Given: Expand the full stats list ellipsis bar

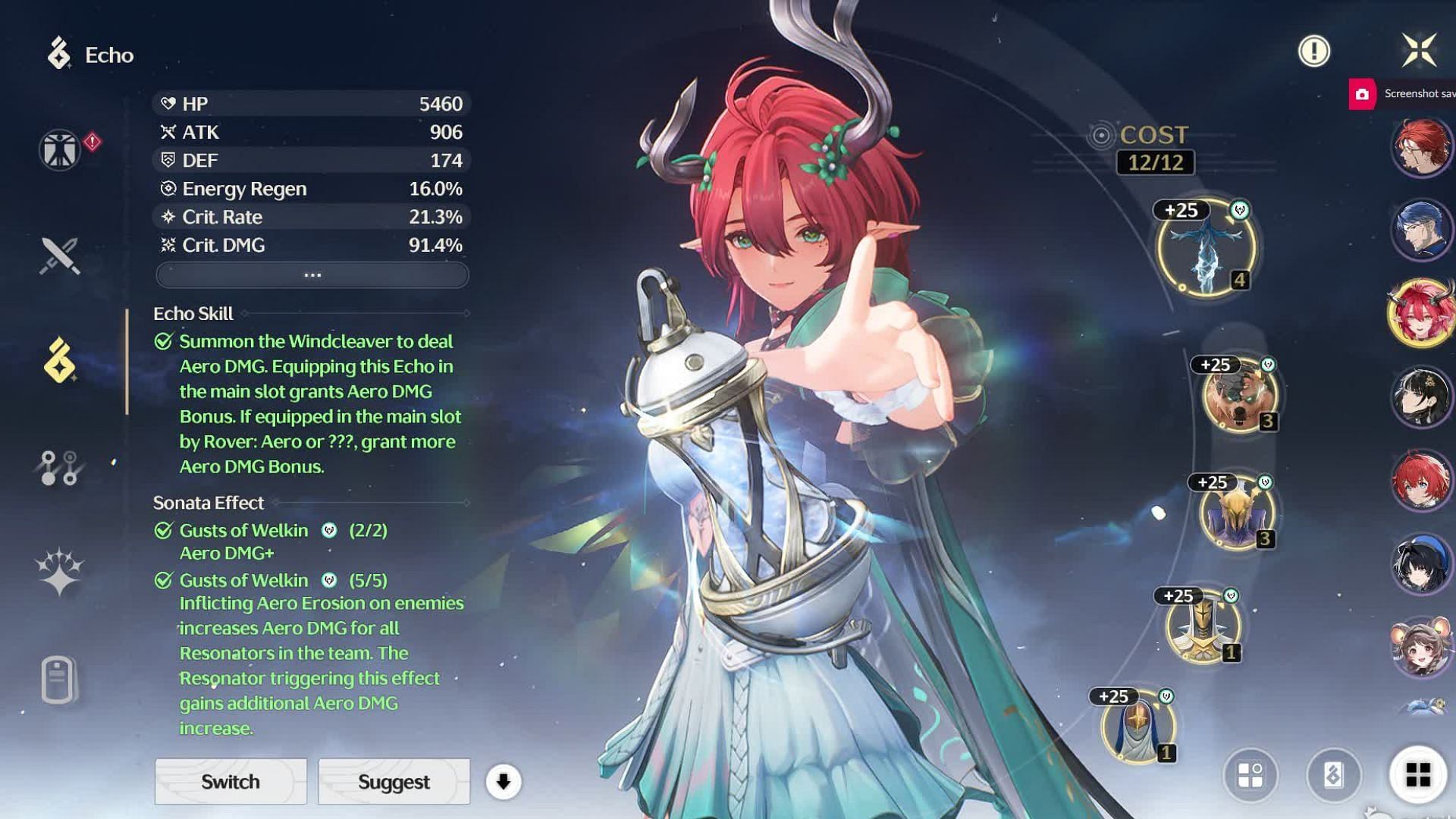Looking at the screenshot, I should tap(312, 275).
